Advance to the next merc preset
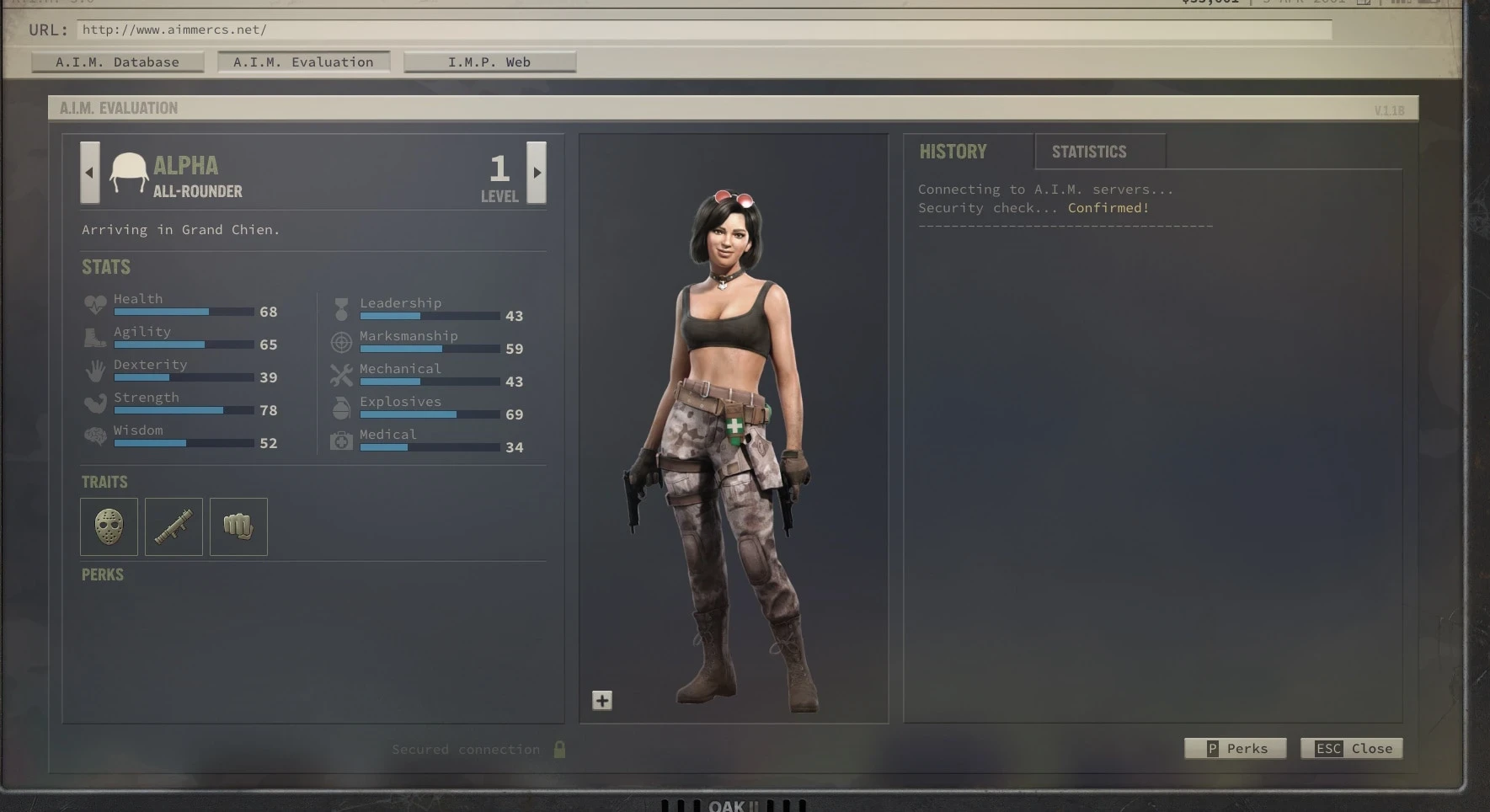This screenshot has width=1490, height=812. pyautogui.click(x=537, y=173)
